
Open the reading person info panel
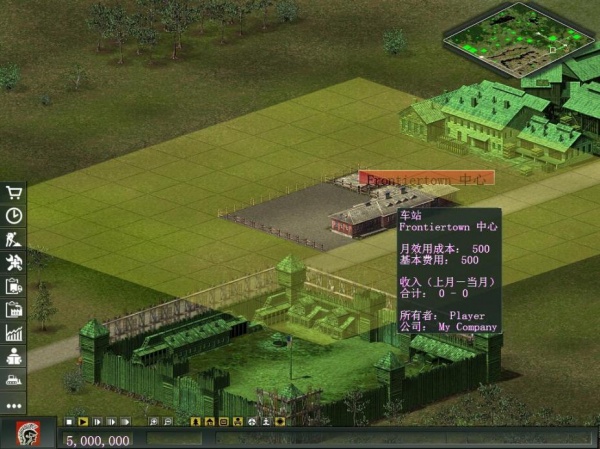[14, 357]
